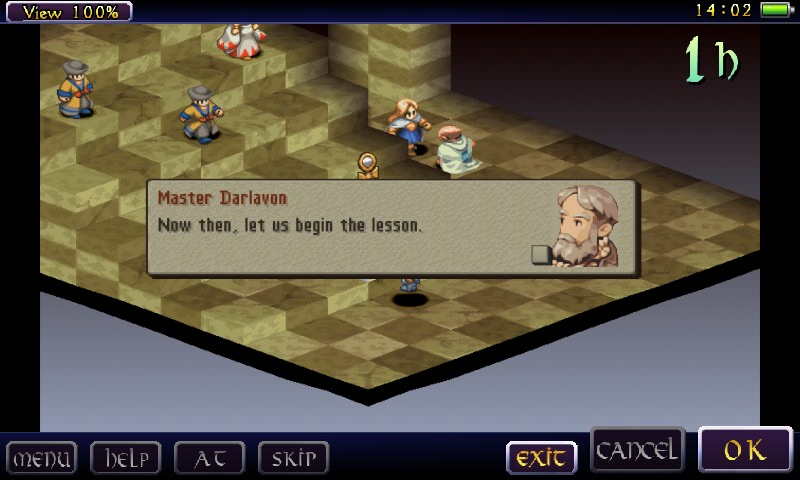Skip the dialogue with SKIP
The width and height of the screenshot is (800, 480).
[x=293, y=458]
